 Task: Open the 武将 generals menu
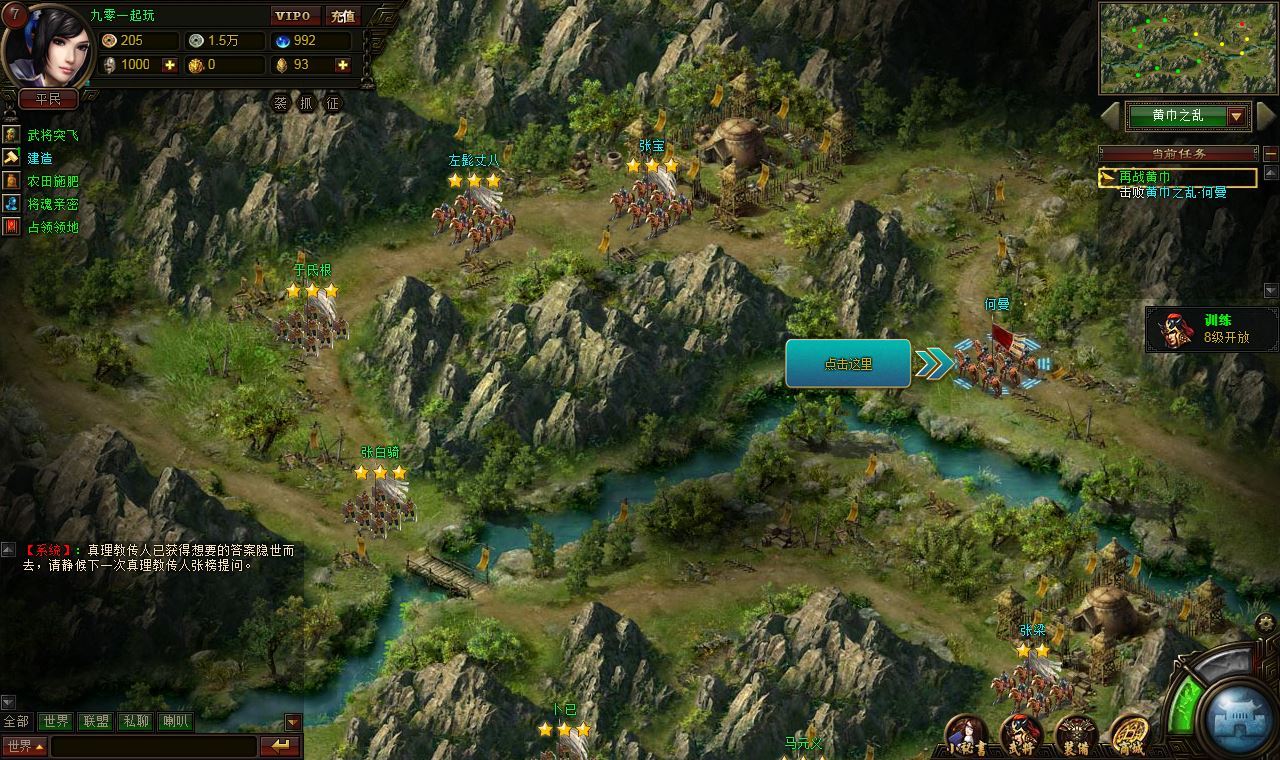[1022, 735]
